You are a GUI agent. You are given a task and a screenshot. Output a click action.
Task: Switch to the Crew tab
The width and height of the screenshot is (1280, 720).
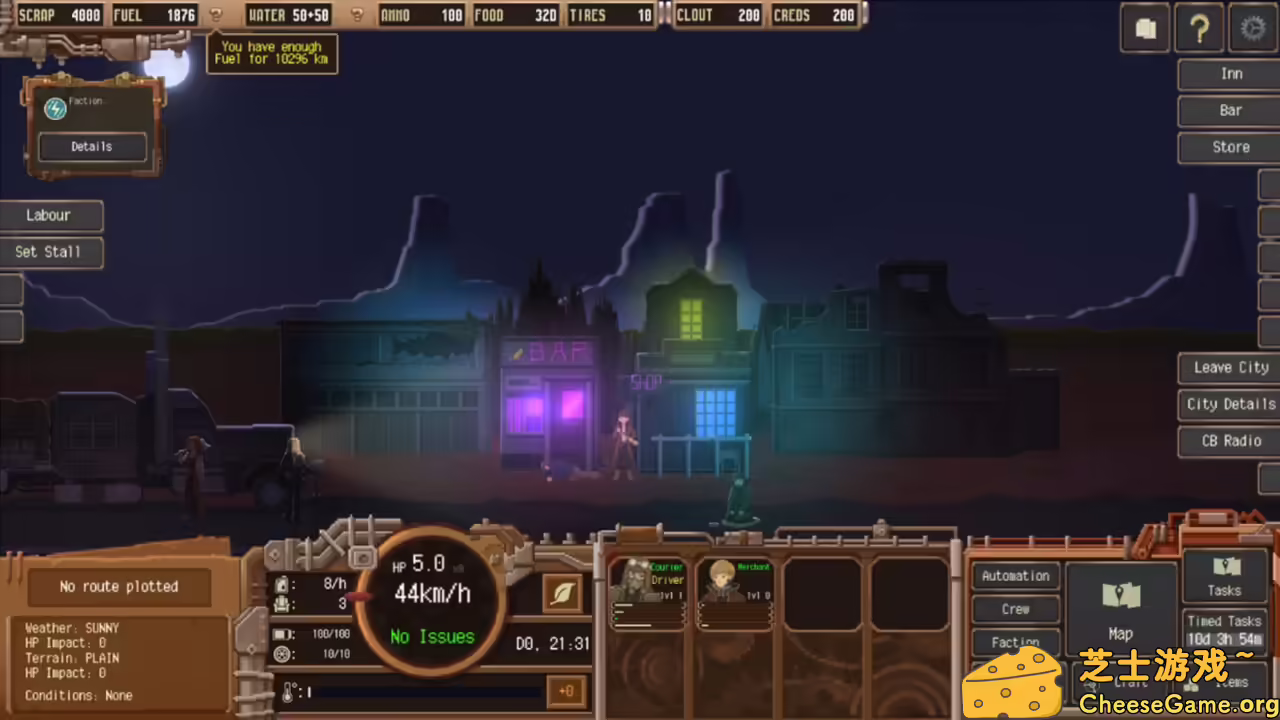coord(1015,609)
